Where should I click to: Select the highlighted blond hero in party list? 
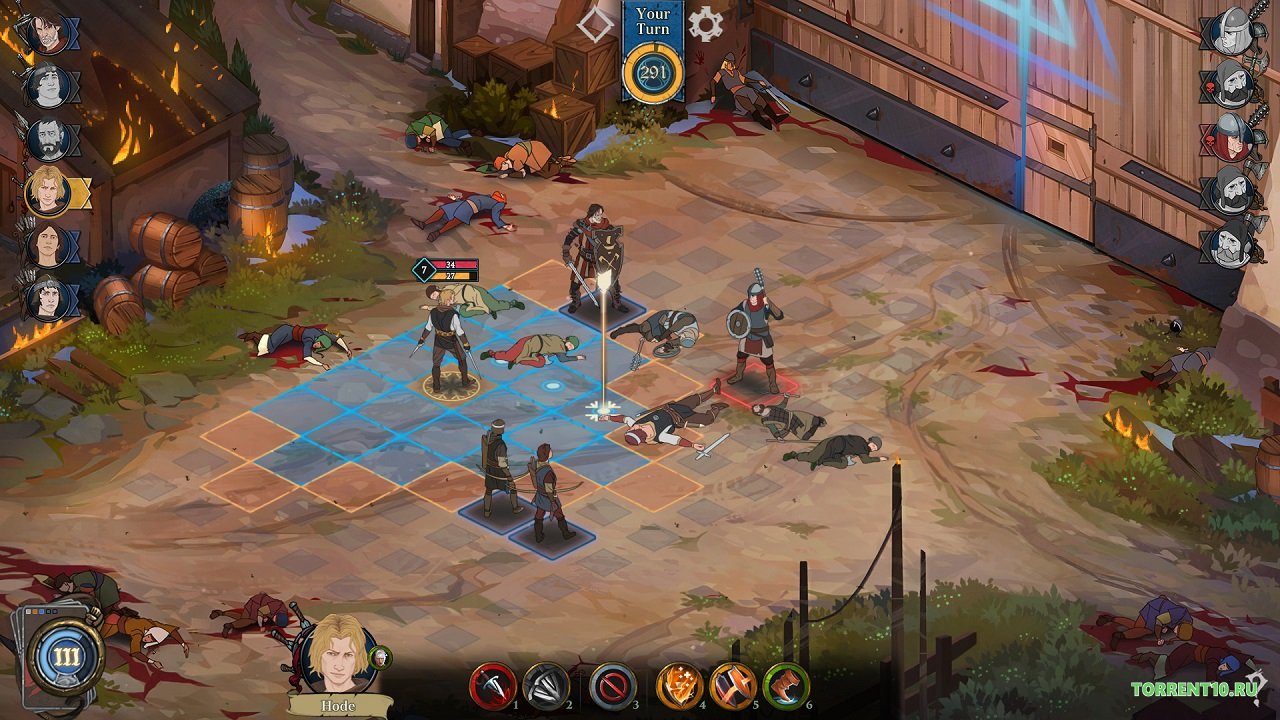46,190
